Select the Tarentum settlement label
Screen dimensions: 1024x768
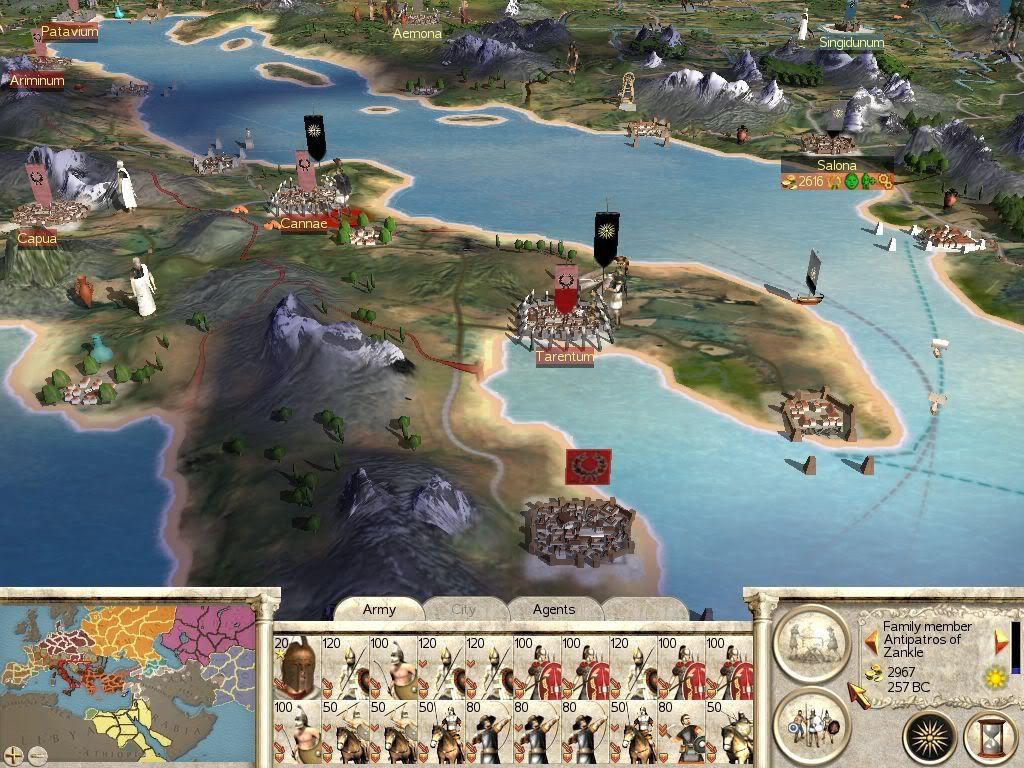[x=565, y=357]
